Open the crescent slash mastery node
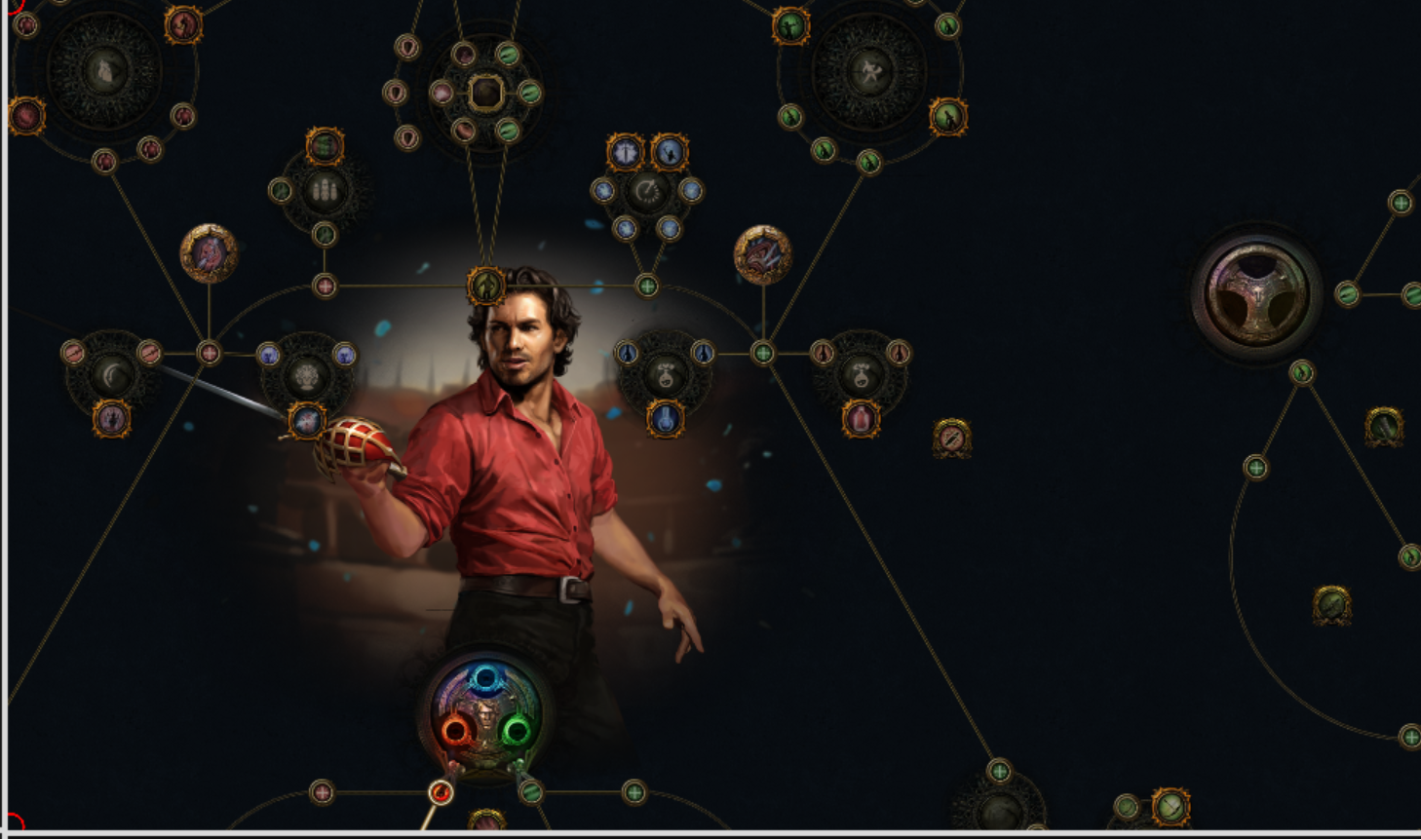Viewport: 1421px width, 840px height. point(112,374)
